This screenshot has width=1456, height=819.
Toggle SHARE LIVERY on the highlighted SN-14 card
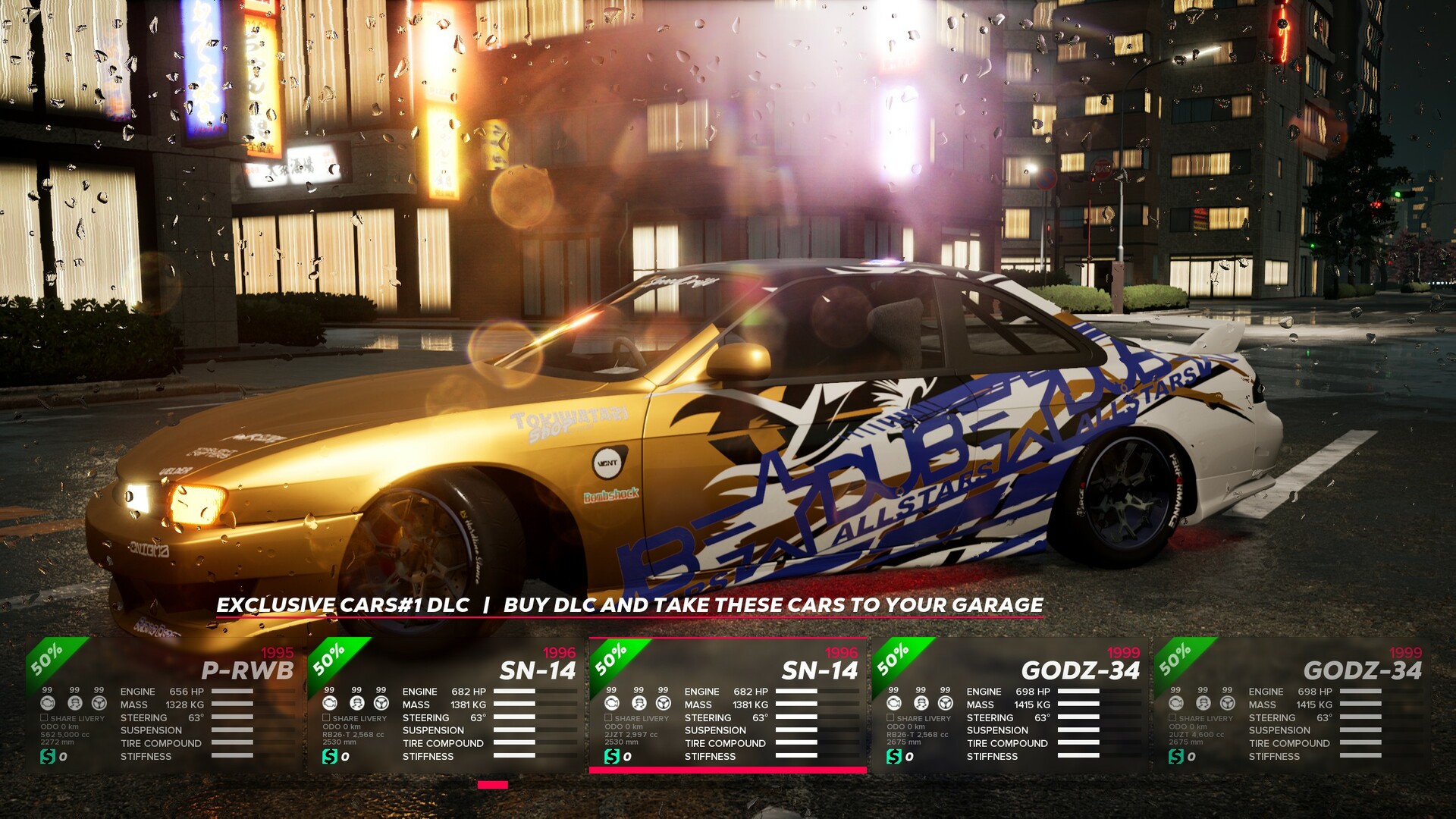tap(609, 717)
